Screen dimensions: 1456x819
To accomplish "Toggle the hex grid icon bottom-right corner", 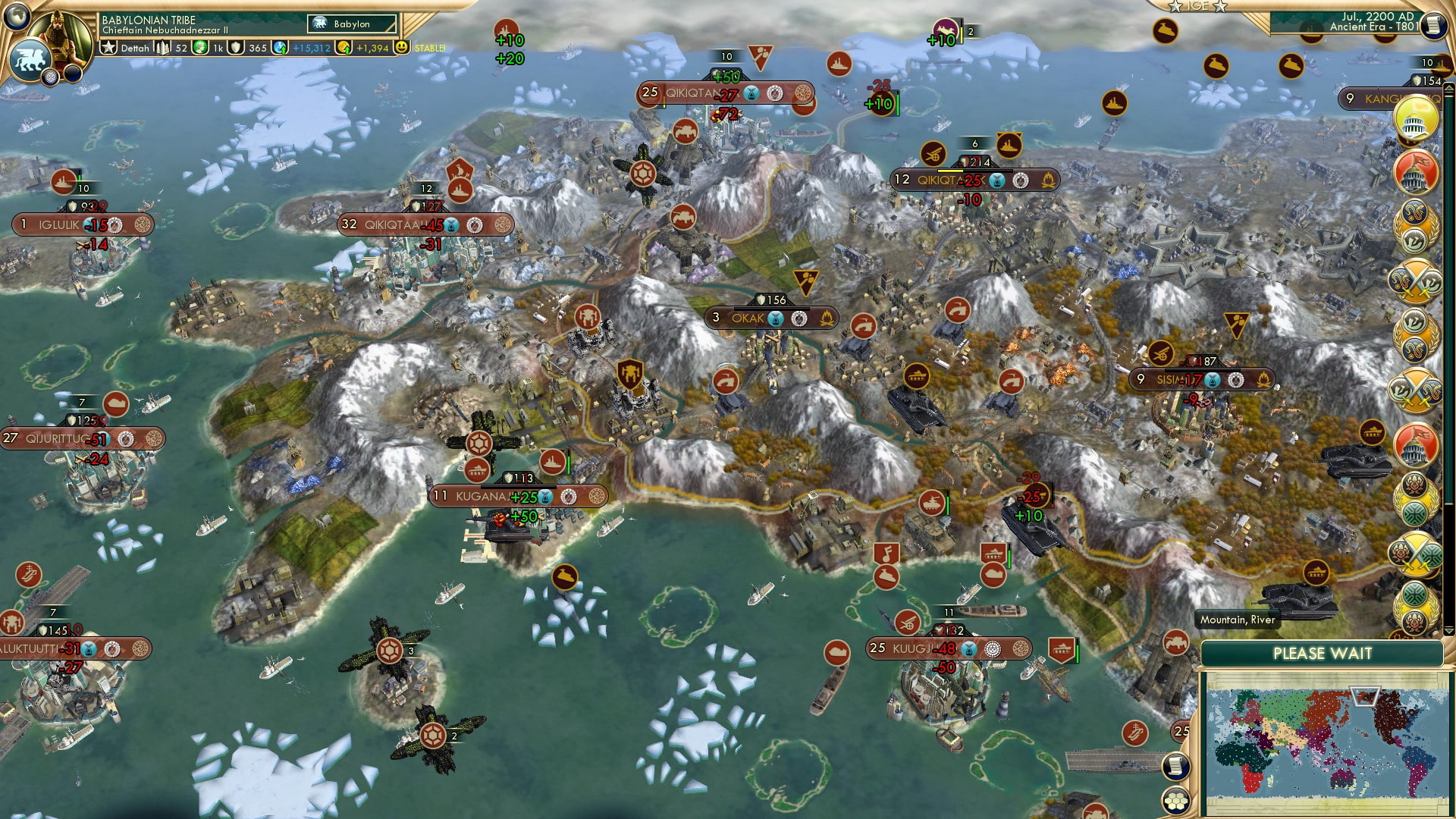I will point(1175,800).
